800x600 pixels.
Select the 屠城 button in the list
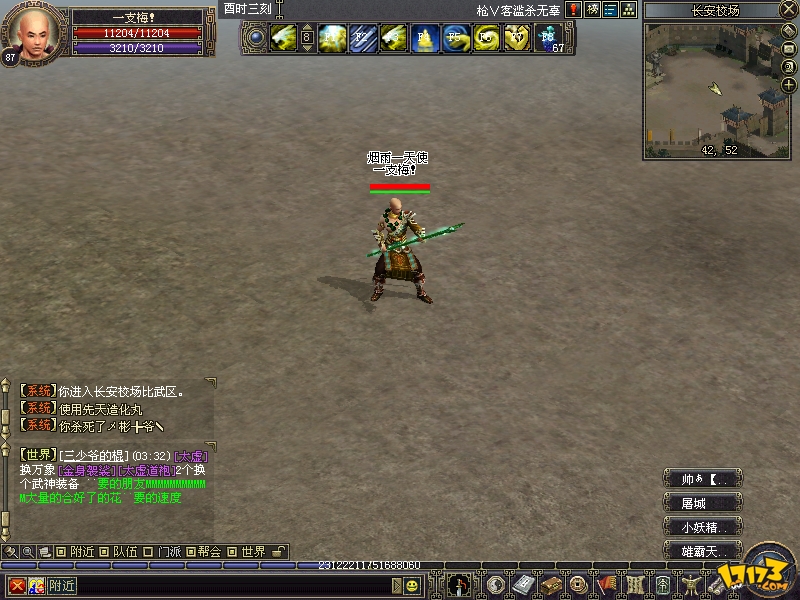click(x=703, y=503)
